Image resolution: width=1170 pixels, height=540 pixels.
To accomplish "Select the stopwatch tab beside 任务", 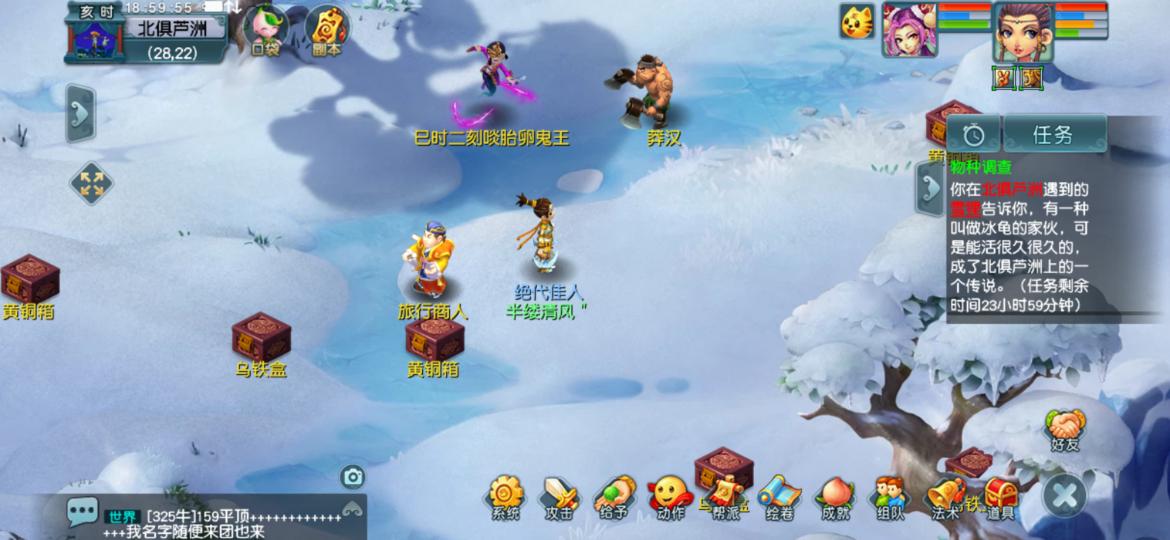I will (x=974, y=134).
